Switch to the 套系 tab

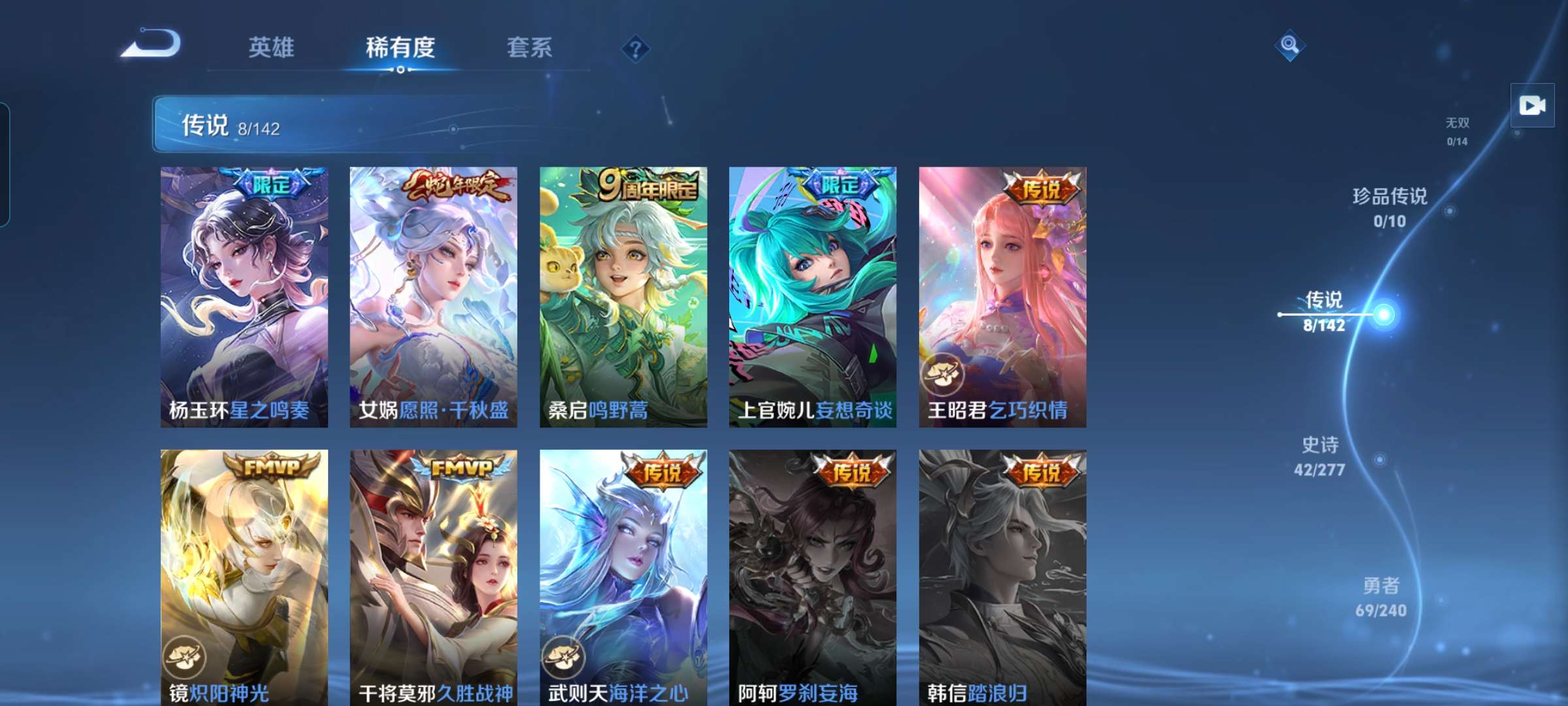529,48
